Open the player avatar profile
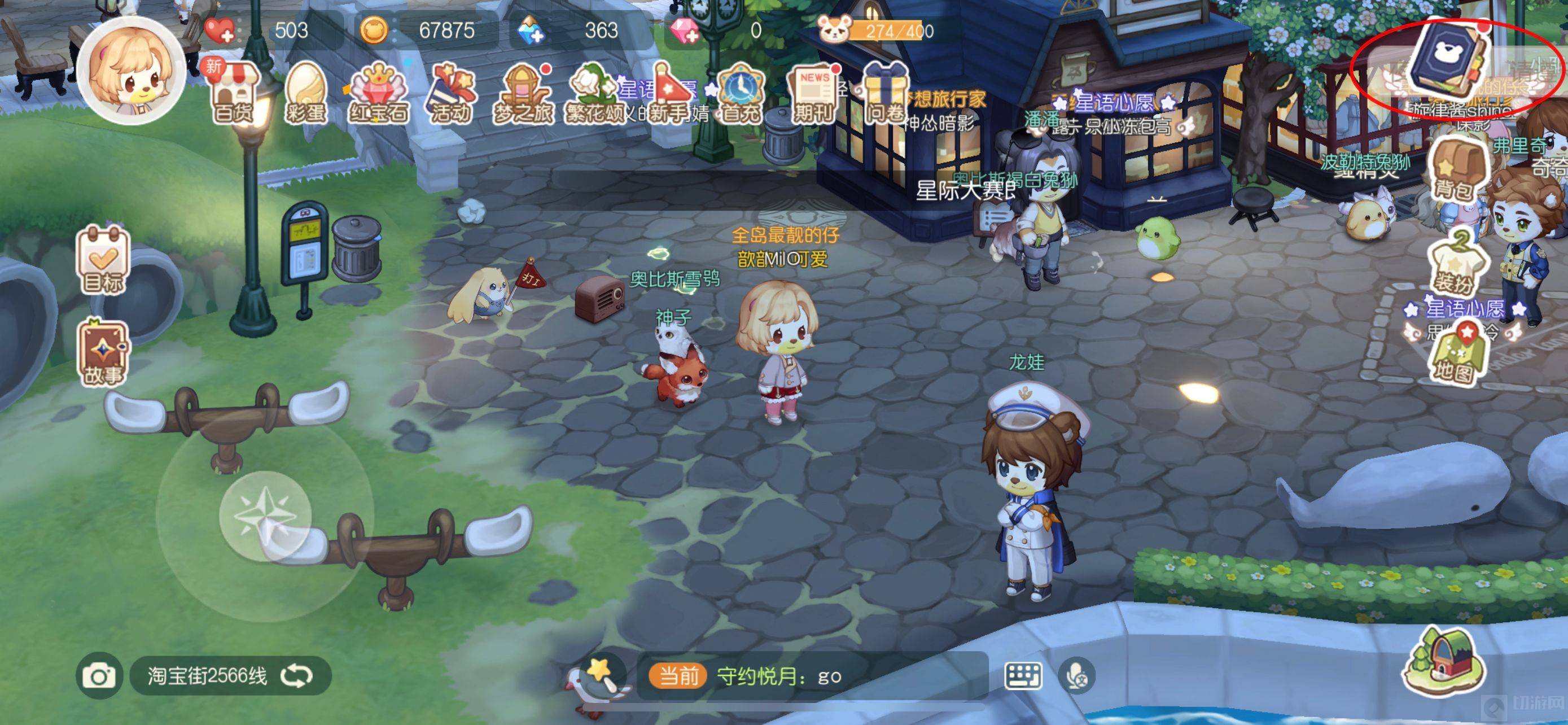The width and height of the screenshot is (1568, 725). tap(130, 71)
